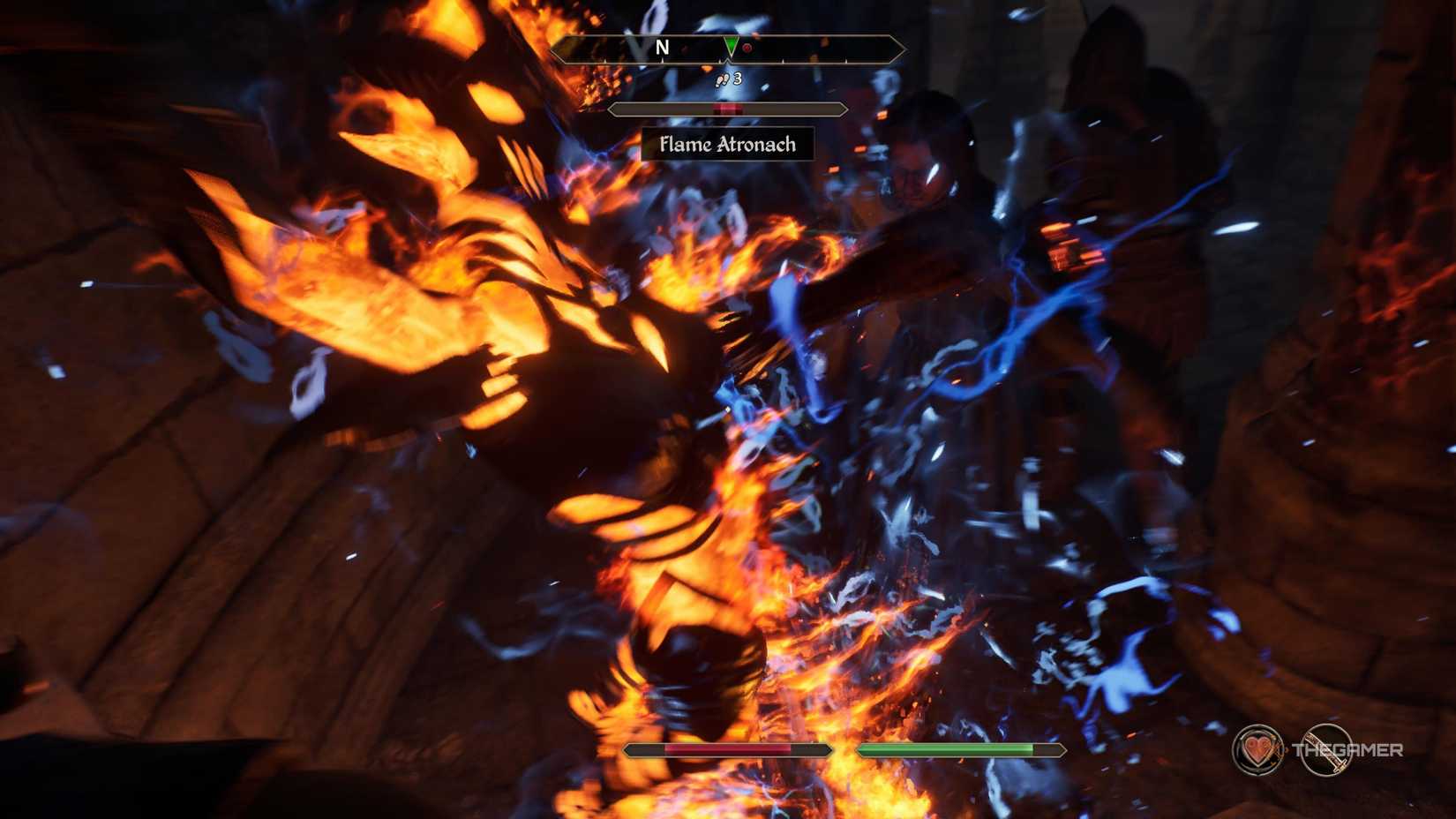Viewport: 1456px width, 819px height.
Task: Toggle the enemy health bar visibility
Action: [728, 109]
